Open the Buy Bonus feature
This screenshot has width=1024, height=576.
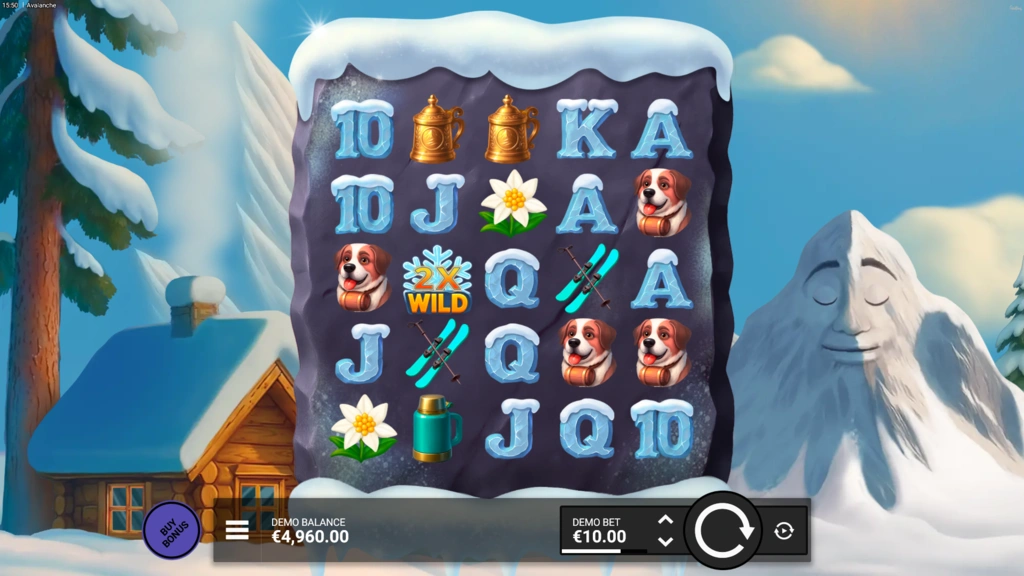pos(172,530)
